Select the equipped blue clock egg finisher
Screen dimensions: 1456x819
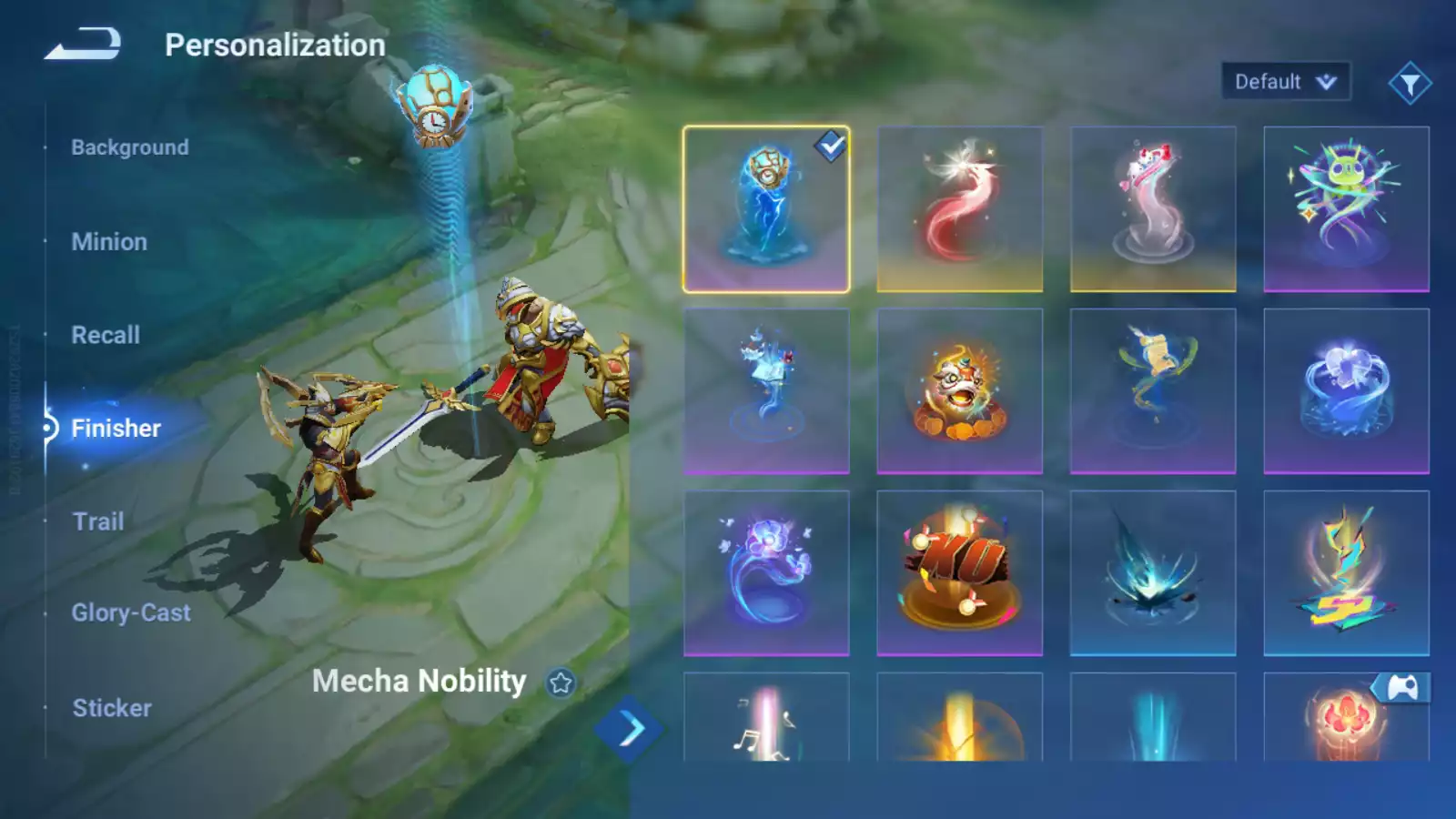point(766,209)
